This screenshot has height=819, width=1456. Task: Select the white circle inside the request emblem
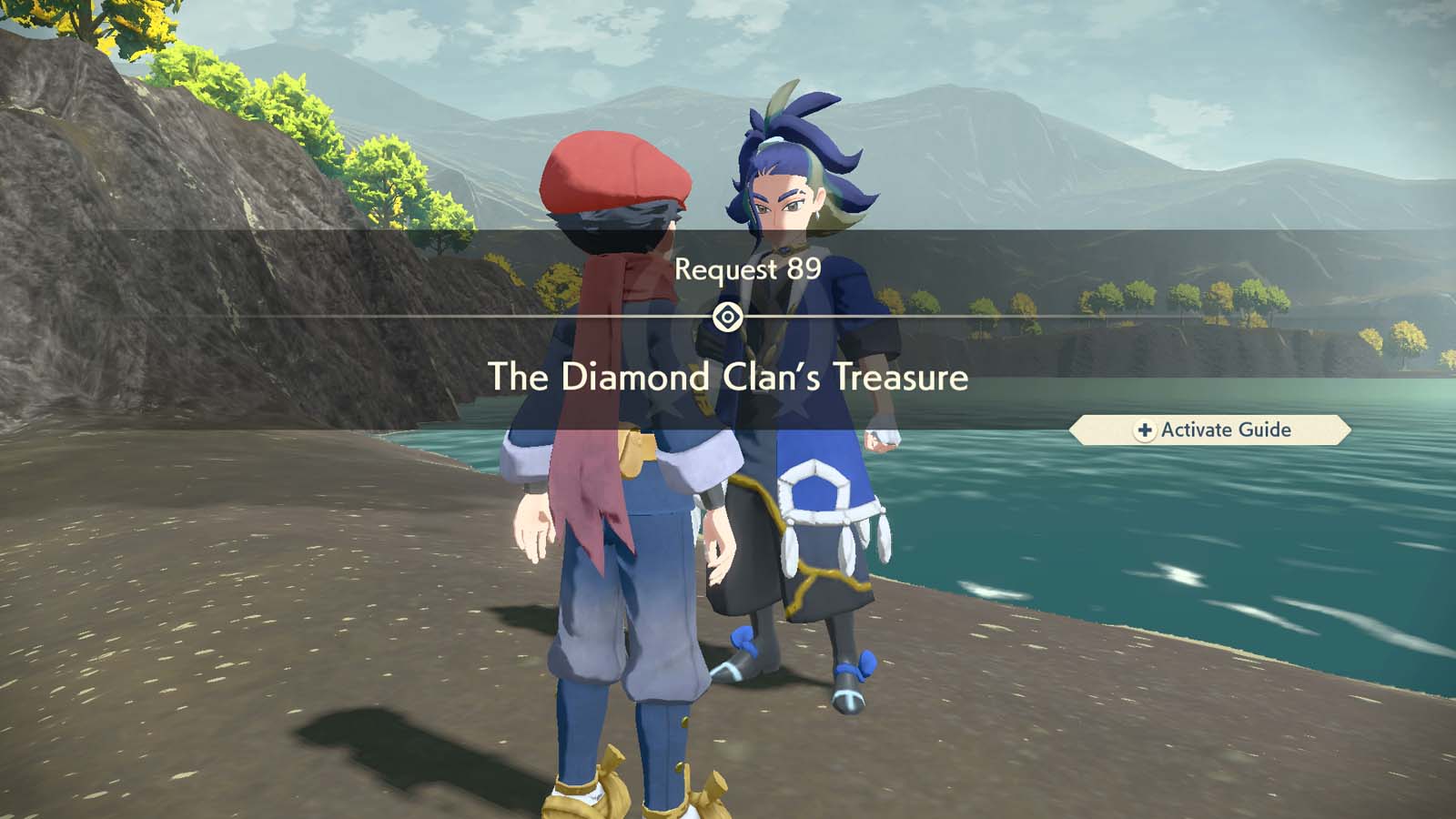728,315
